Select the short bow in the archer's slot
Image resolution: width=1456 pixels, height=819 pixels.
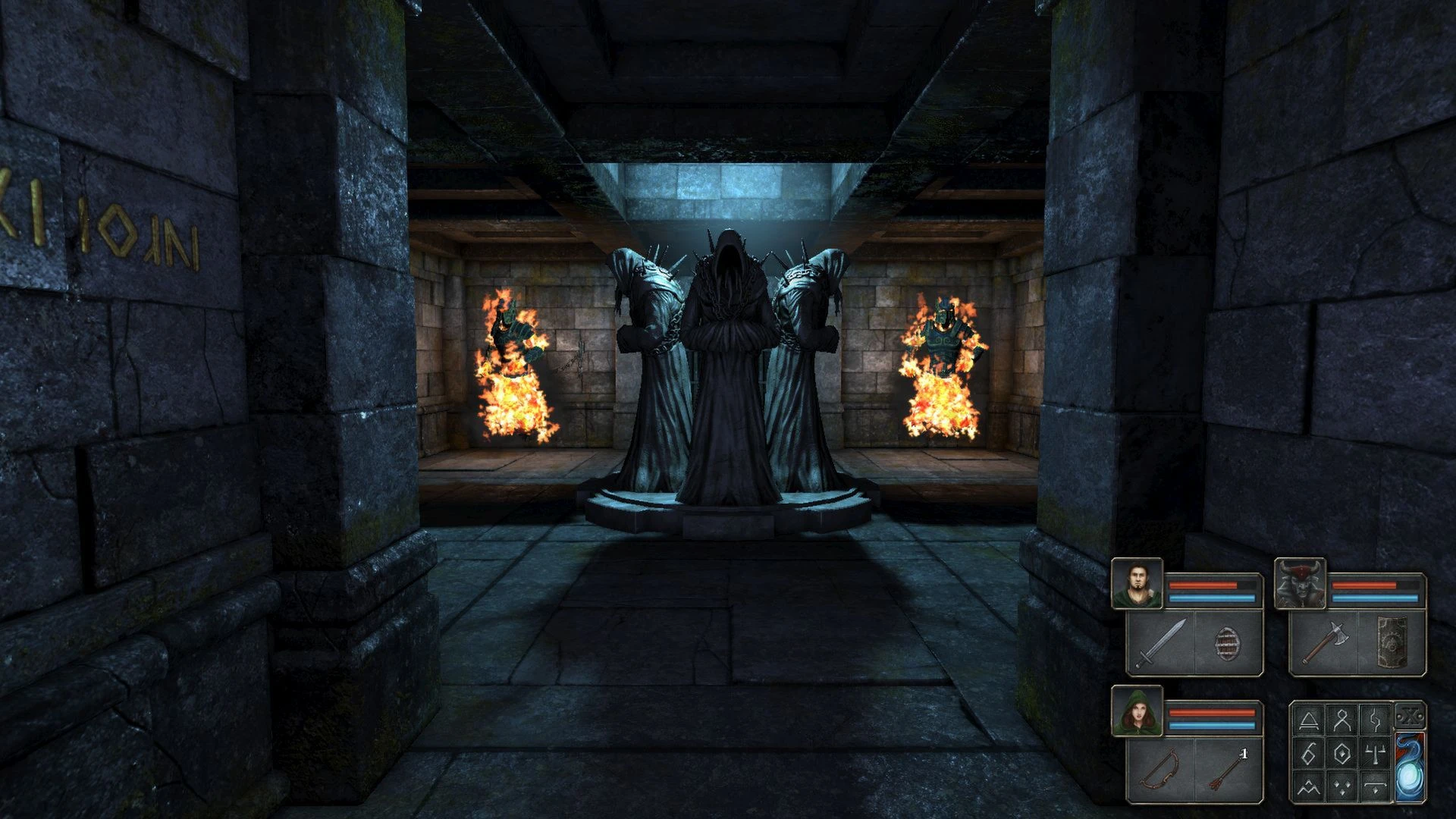(1160, 770)
